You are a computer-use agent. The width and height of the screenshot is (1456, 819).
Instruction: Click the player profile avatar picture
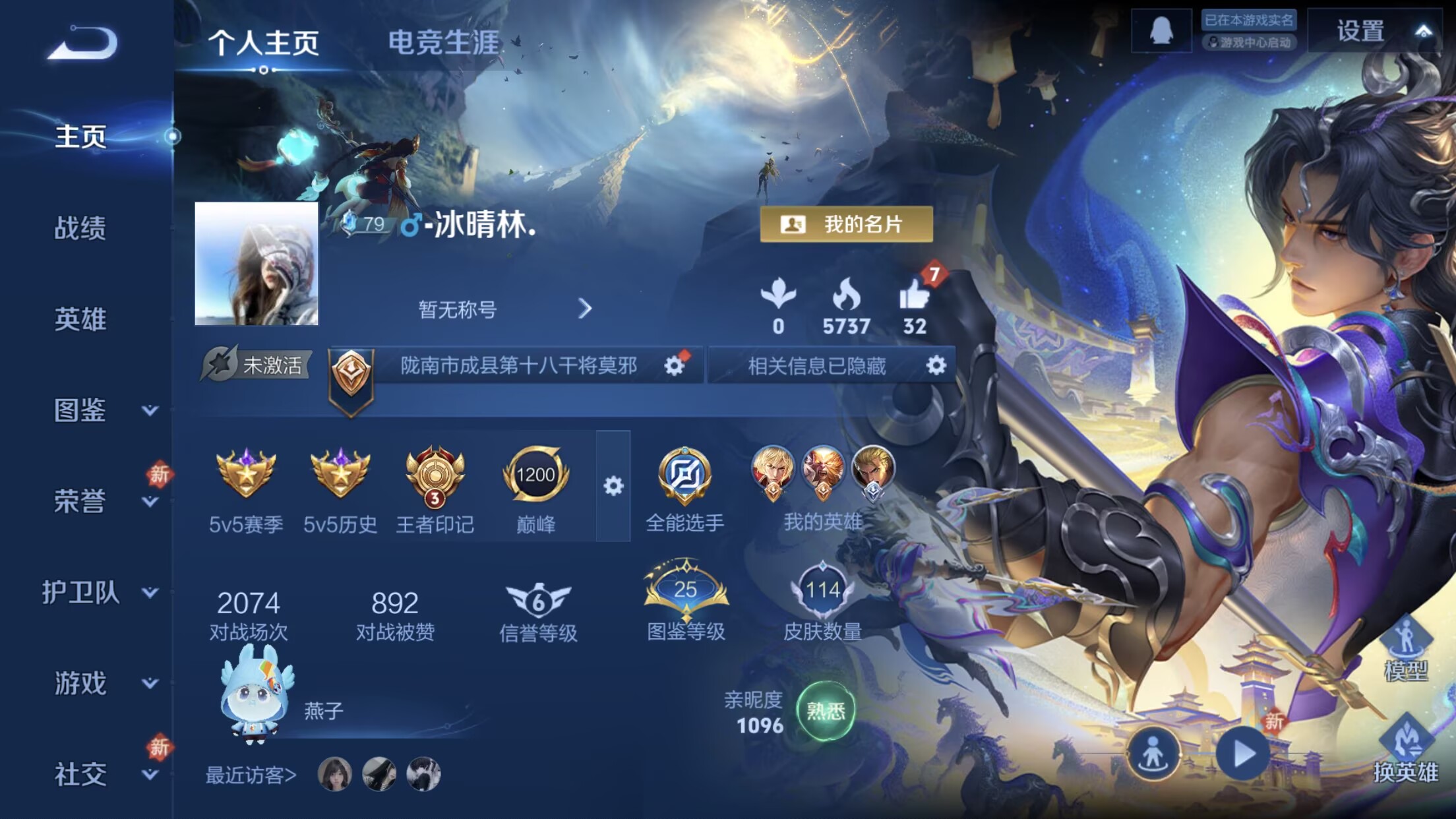point(256,264)
